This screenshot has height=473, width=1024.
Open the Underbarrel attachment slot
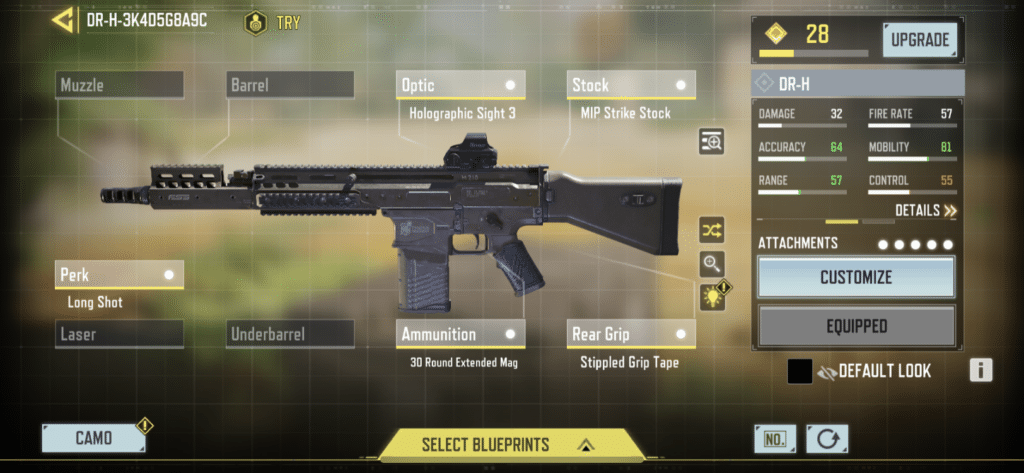click(290, 334)
